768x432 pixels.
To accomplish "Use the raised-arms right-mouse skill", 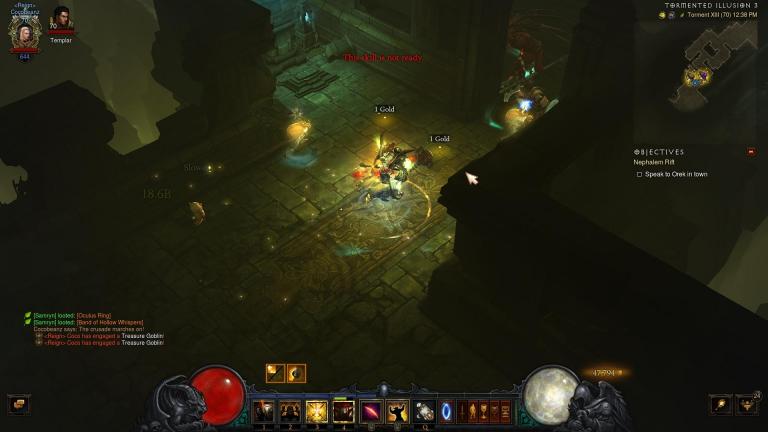I will point(398,410).
